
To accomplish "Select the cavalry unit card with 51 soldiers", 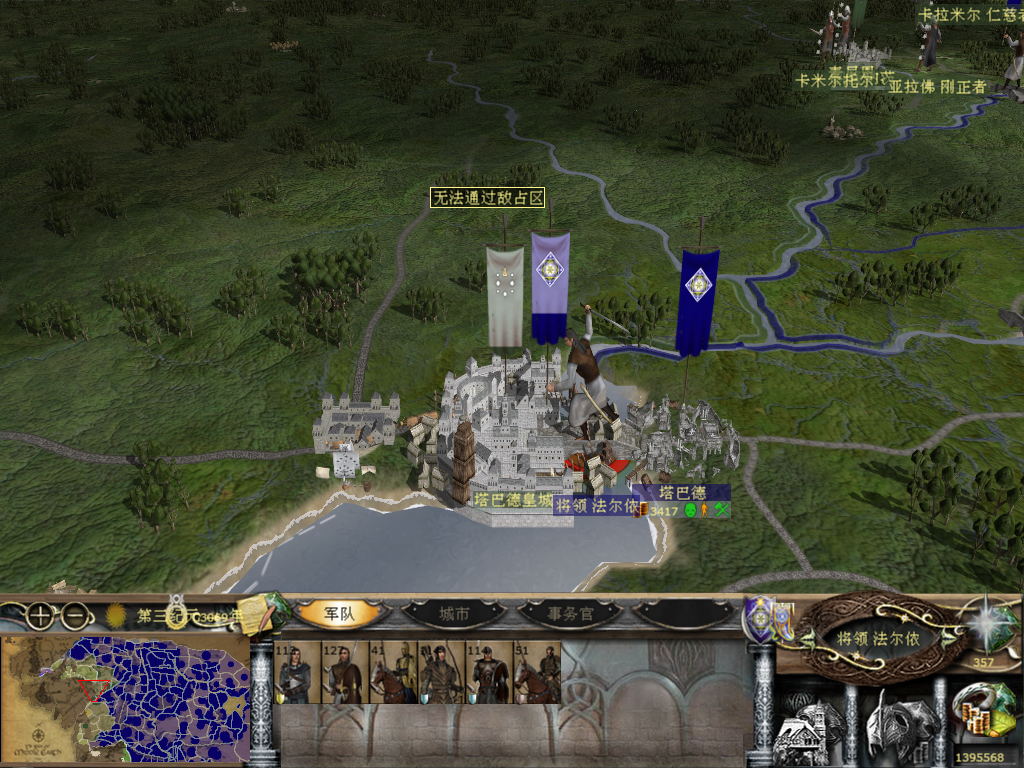I will (x=537, y=673).
